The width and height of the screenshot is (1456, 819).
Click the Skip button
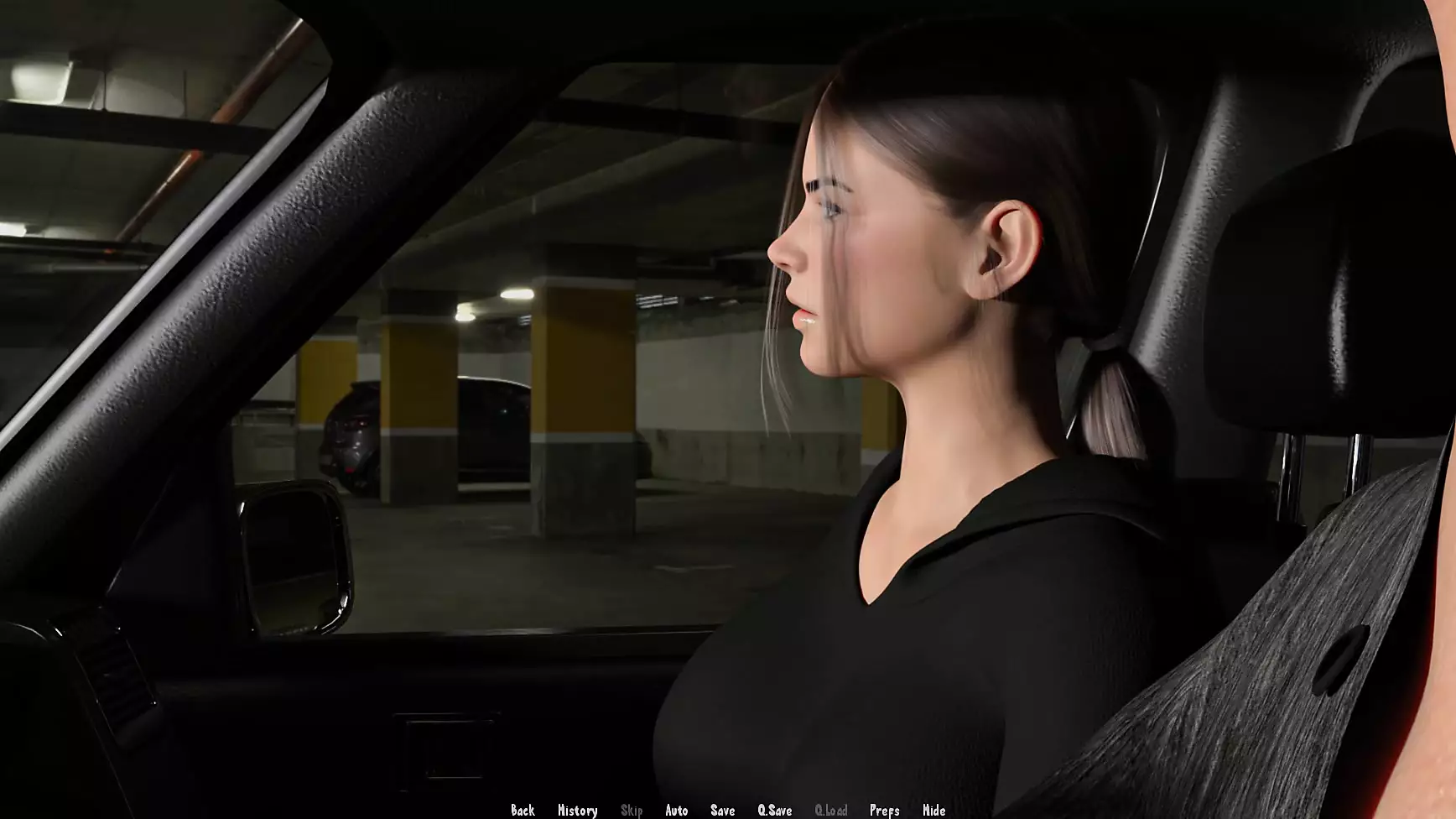(632, 810)
